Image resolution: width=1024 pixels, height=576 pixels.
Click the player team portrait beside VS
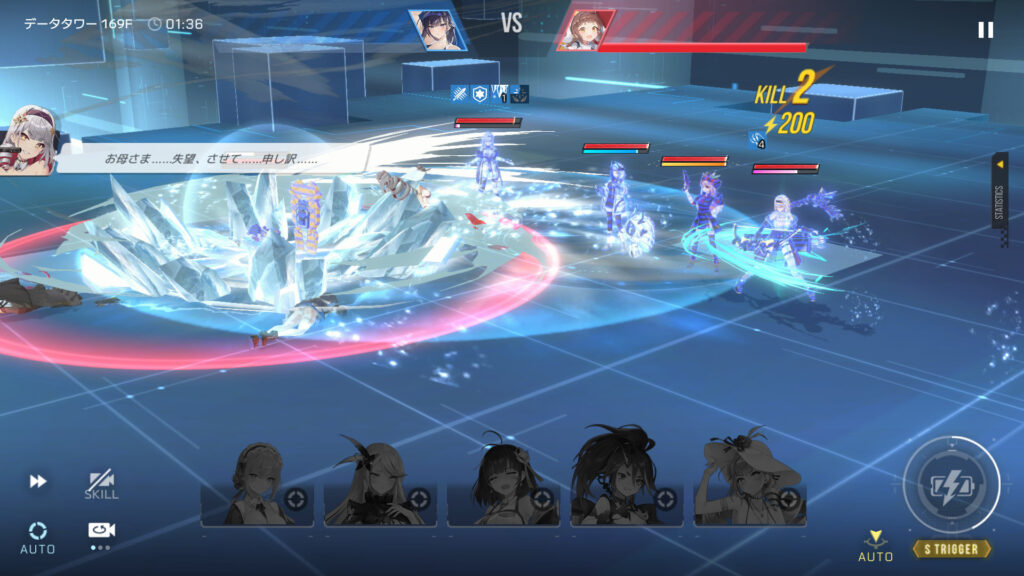pyautogui.click(x=437, y=29)
